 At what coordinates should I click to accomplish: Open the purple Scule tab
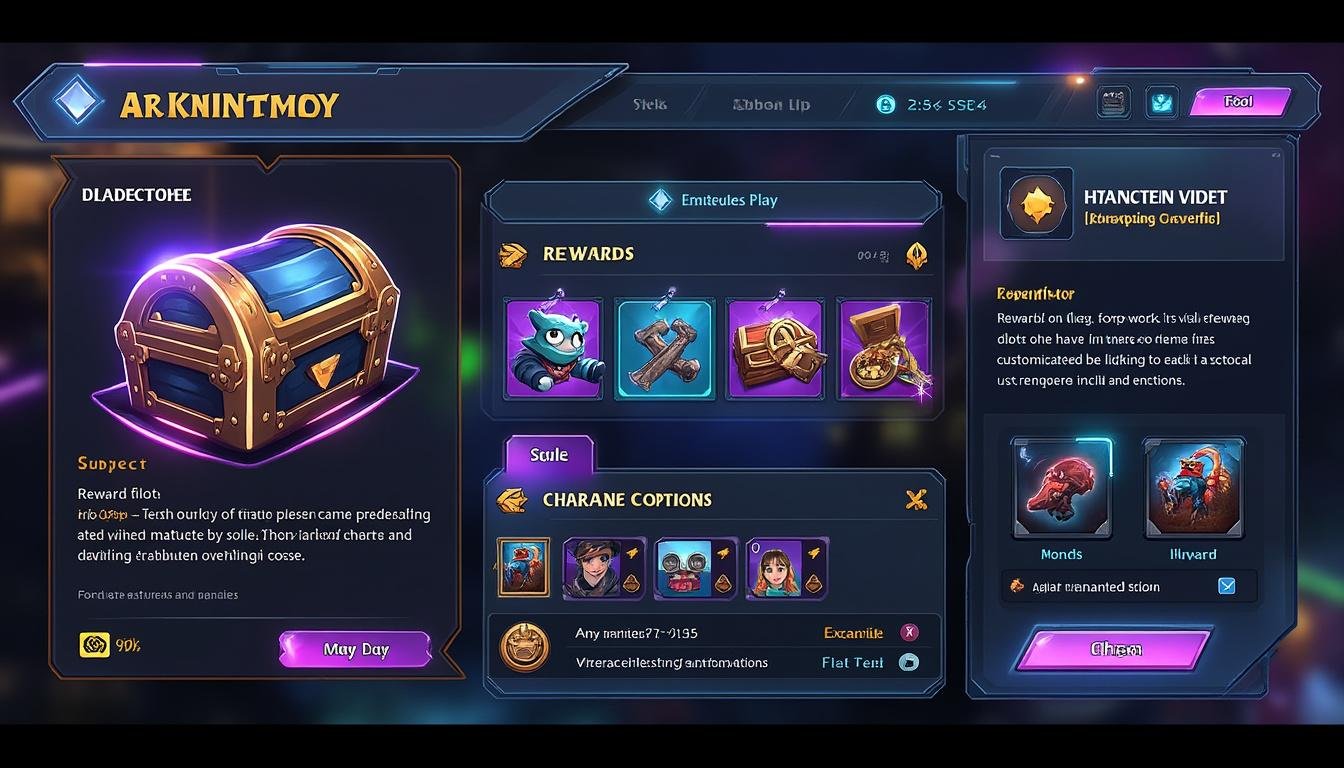click(x=549, y=455)
